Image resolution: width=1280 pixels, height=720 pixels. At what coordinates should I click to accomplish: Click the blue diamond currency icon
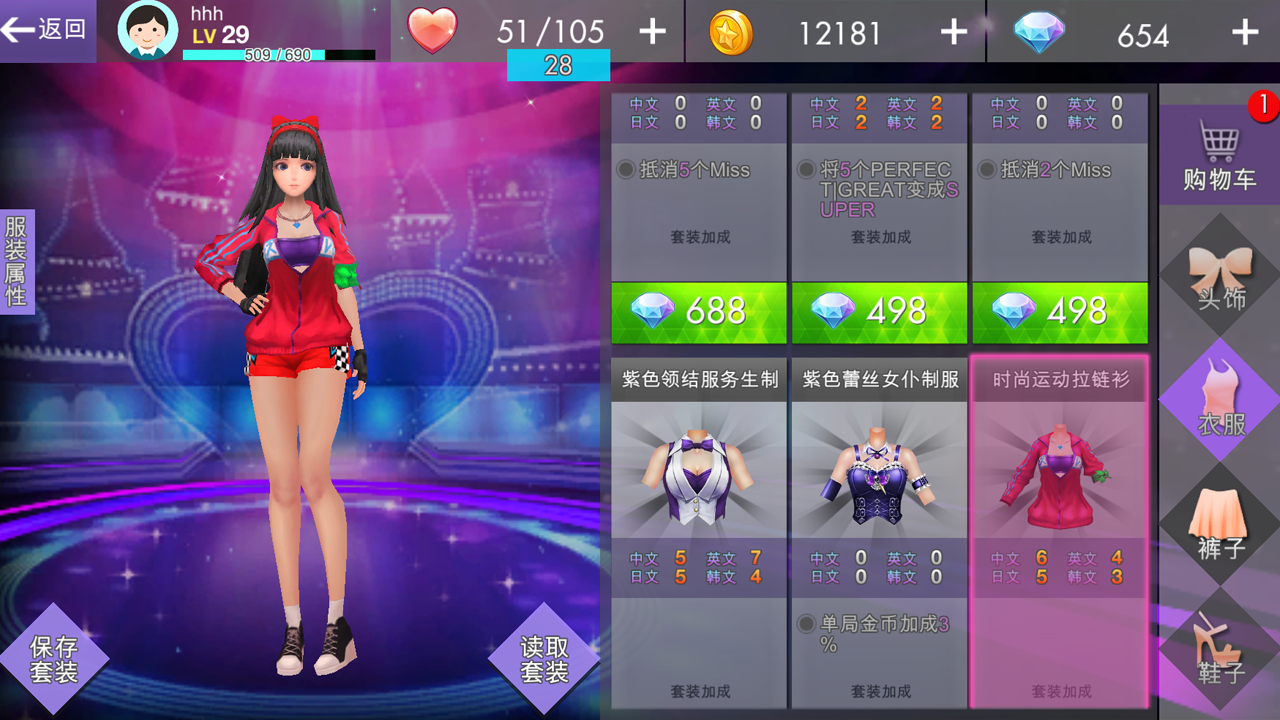pos(1037,31)
